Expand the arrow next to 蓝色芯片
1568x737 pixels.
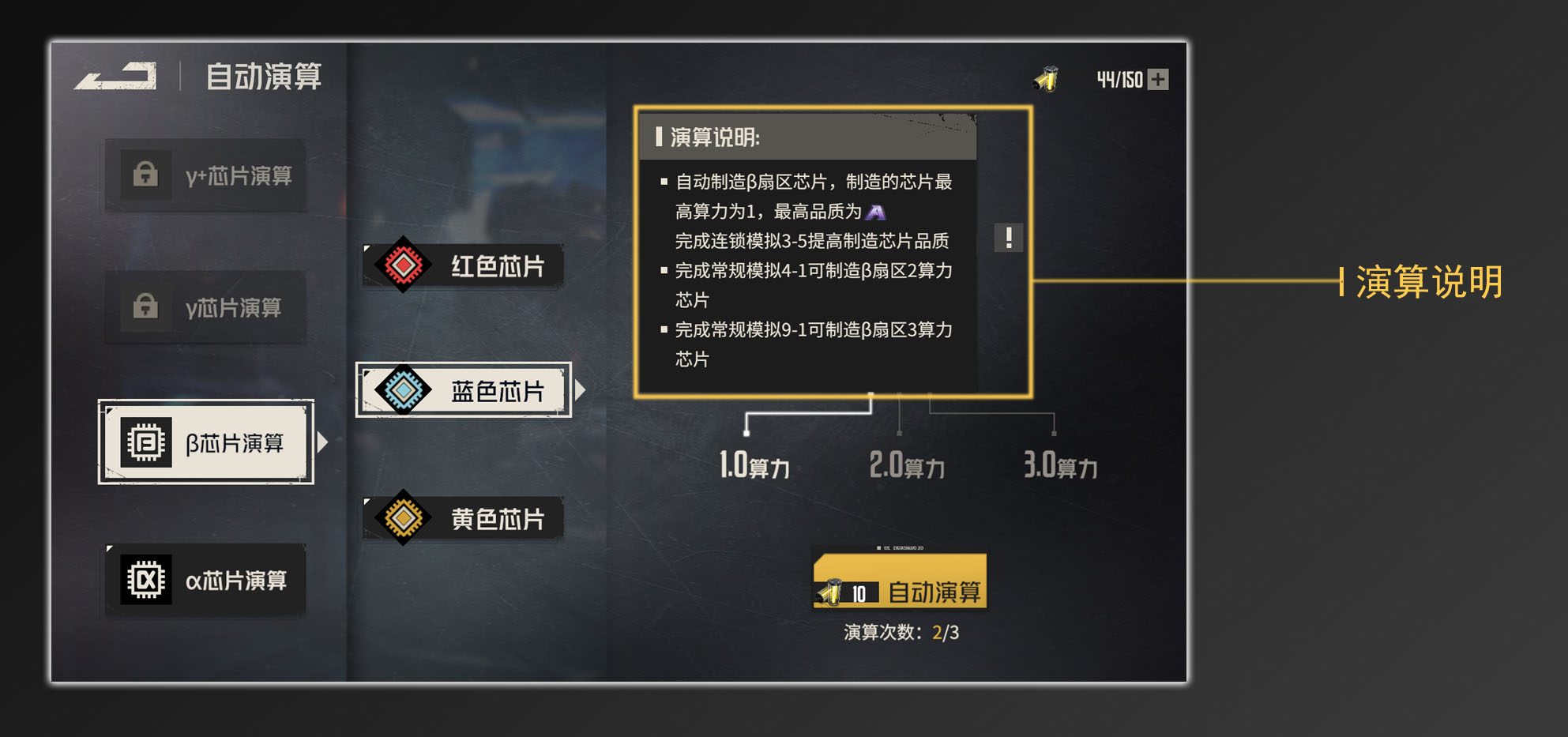583,389
